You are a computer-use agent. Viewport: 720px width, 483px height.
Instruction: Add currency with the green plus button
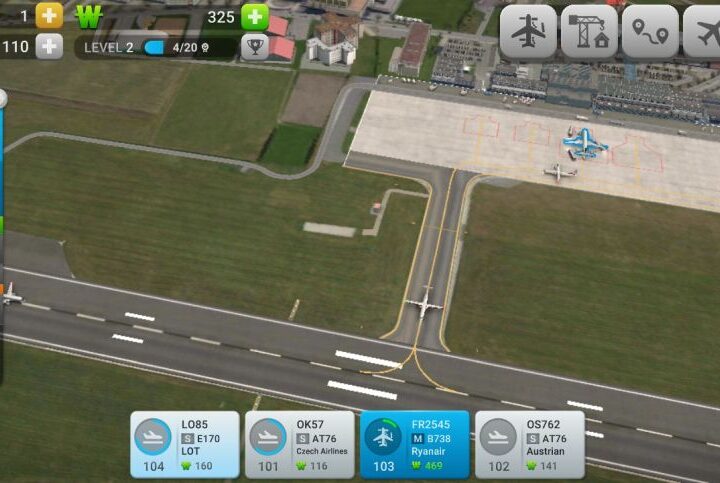pos(255,16)
